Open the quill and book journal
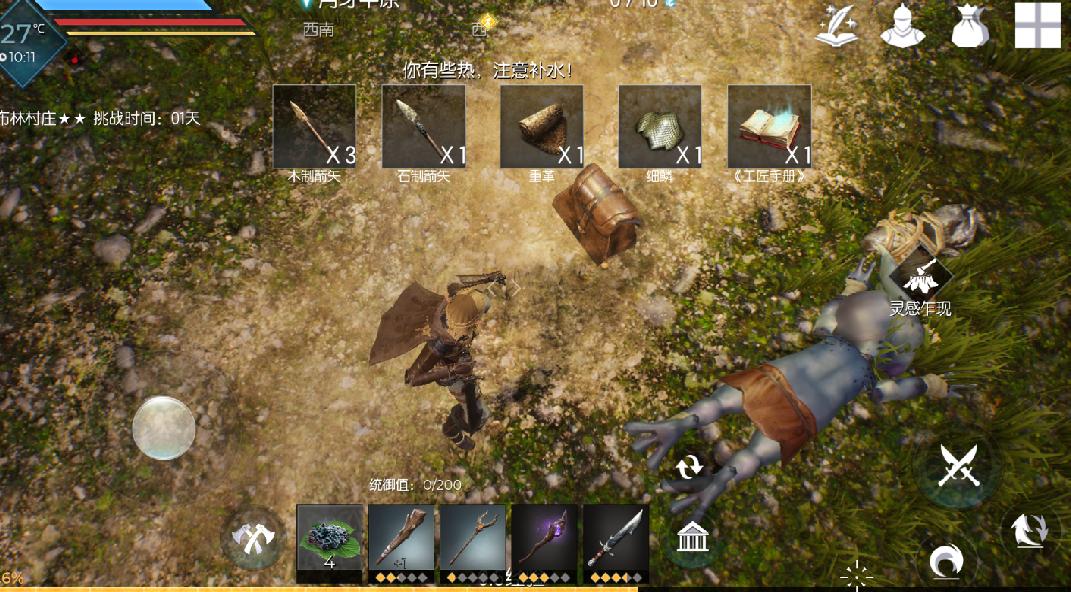The image size is (1071, 592). pyautogui.click(x=838, y=26)
